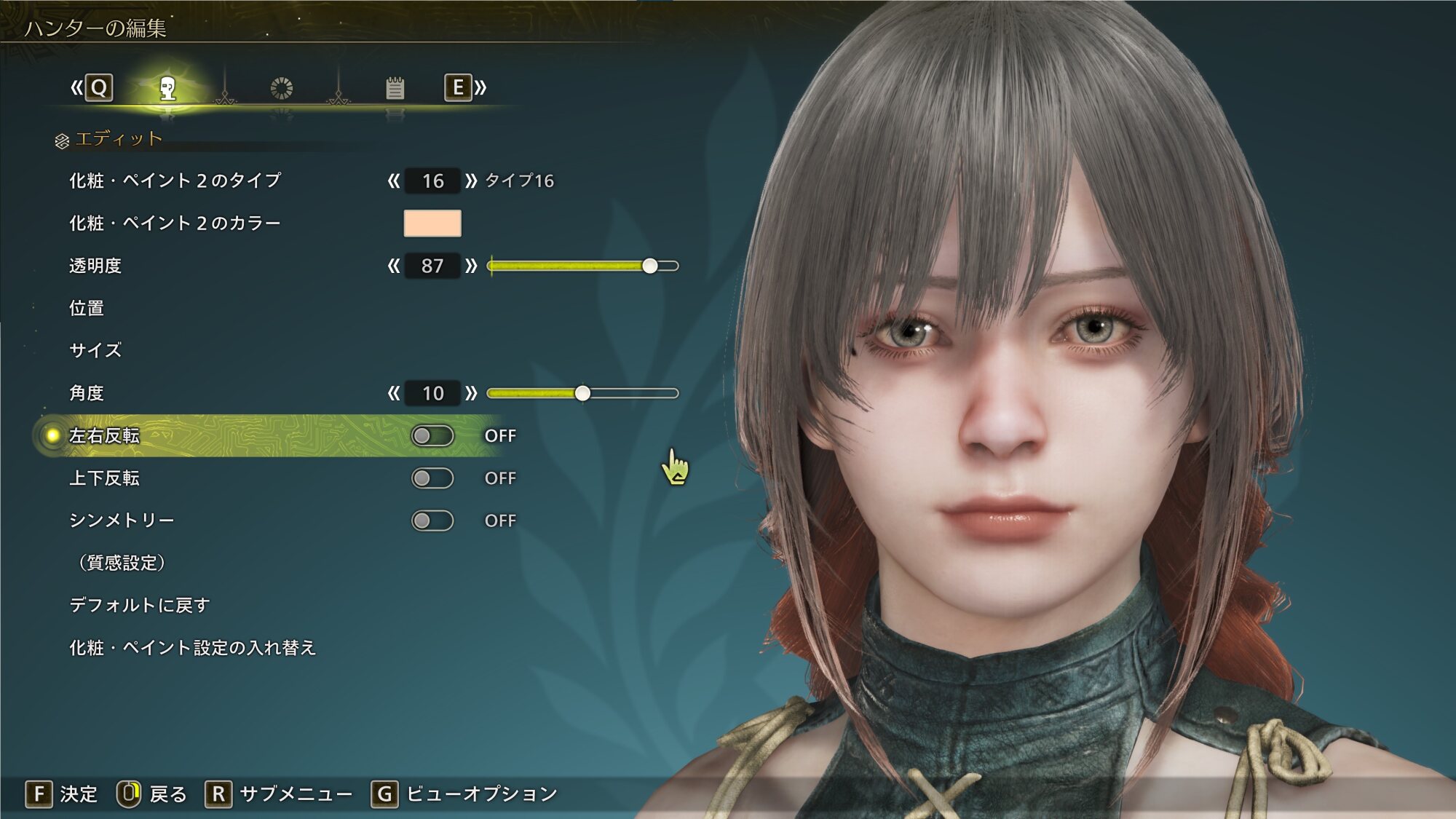Increase makeup paint 2 type number

click(x=471, y=181)
